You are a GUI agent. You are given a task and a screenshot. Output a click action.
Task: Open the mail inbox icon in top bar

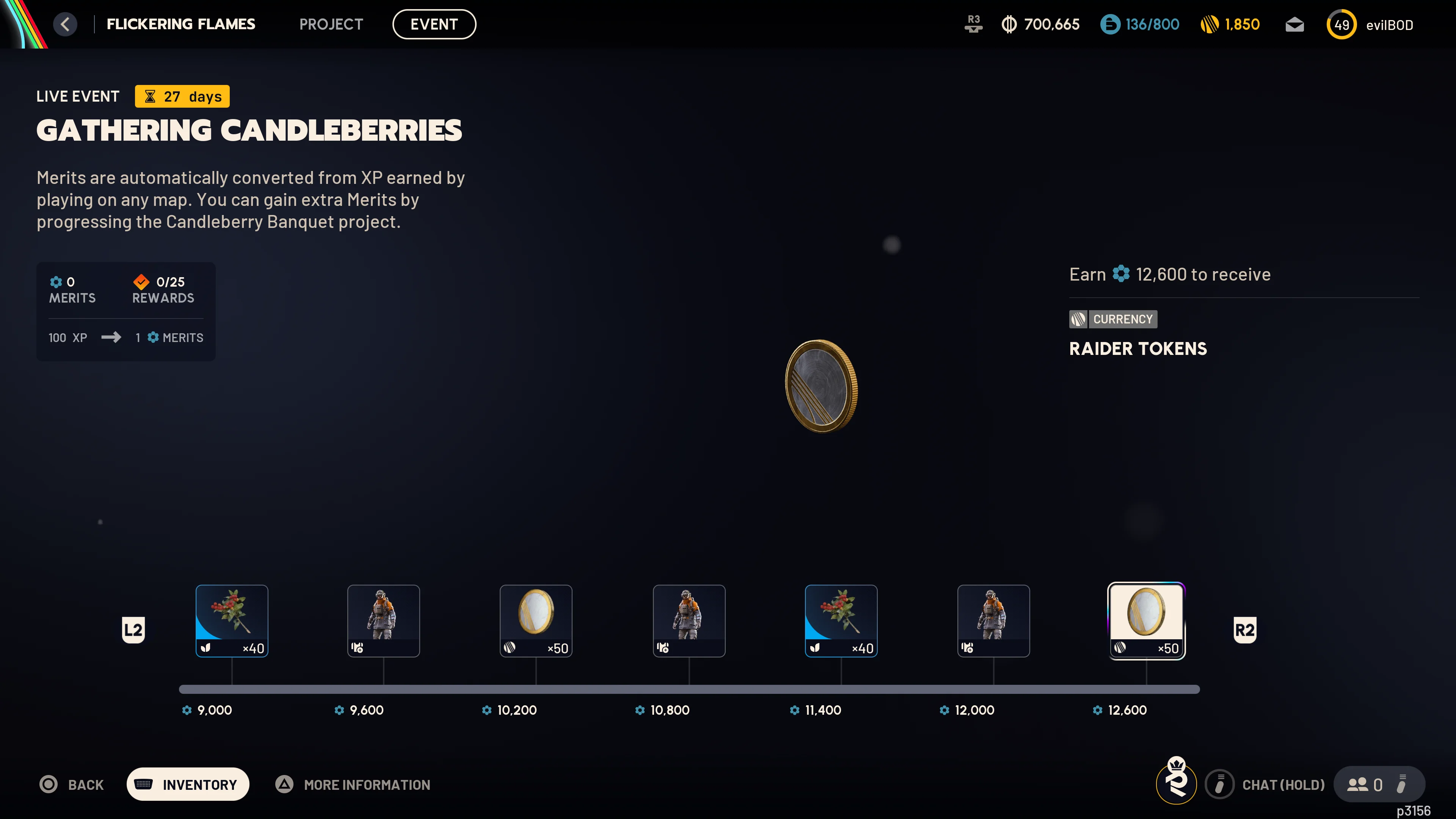click(x=1294, y=24)
